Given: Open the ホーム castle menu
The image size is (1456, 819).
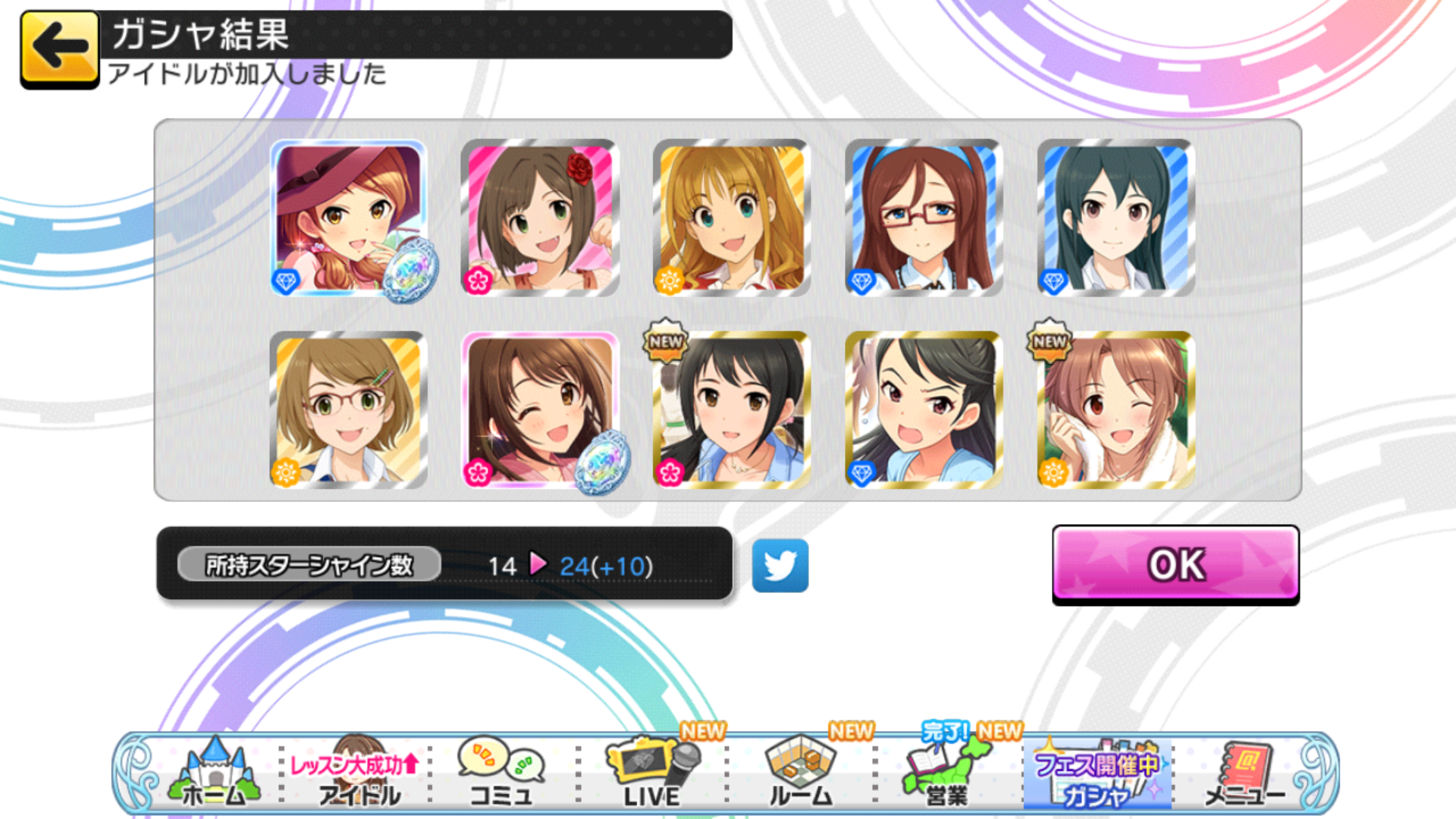Looking at the screenshot, I should (x=215, y=772).
